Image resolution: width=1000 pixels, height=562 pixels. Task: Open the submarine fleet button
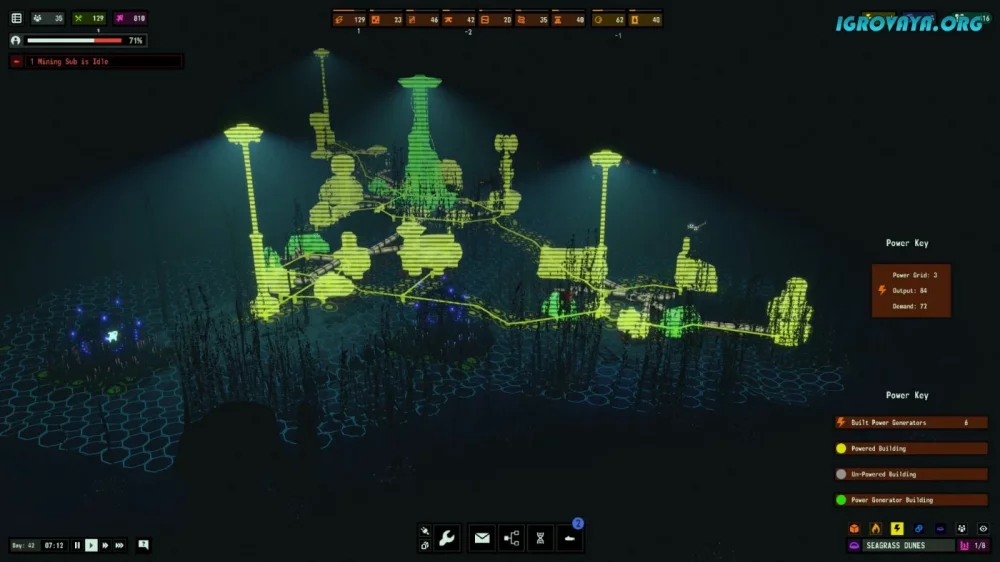[x=569, y=538]
